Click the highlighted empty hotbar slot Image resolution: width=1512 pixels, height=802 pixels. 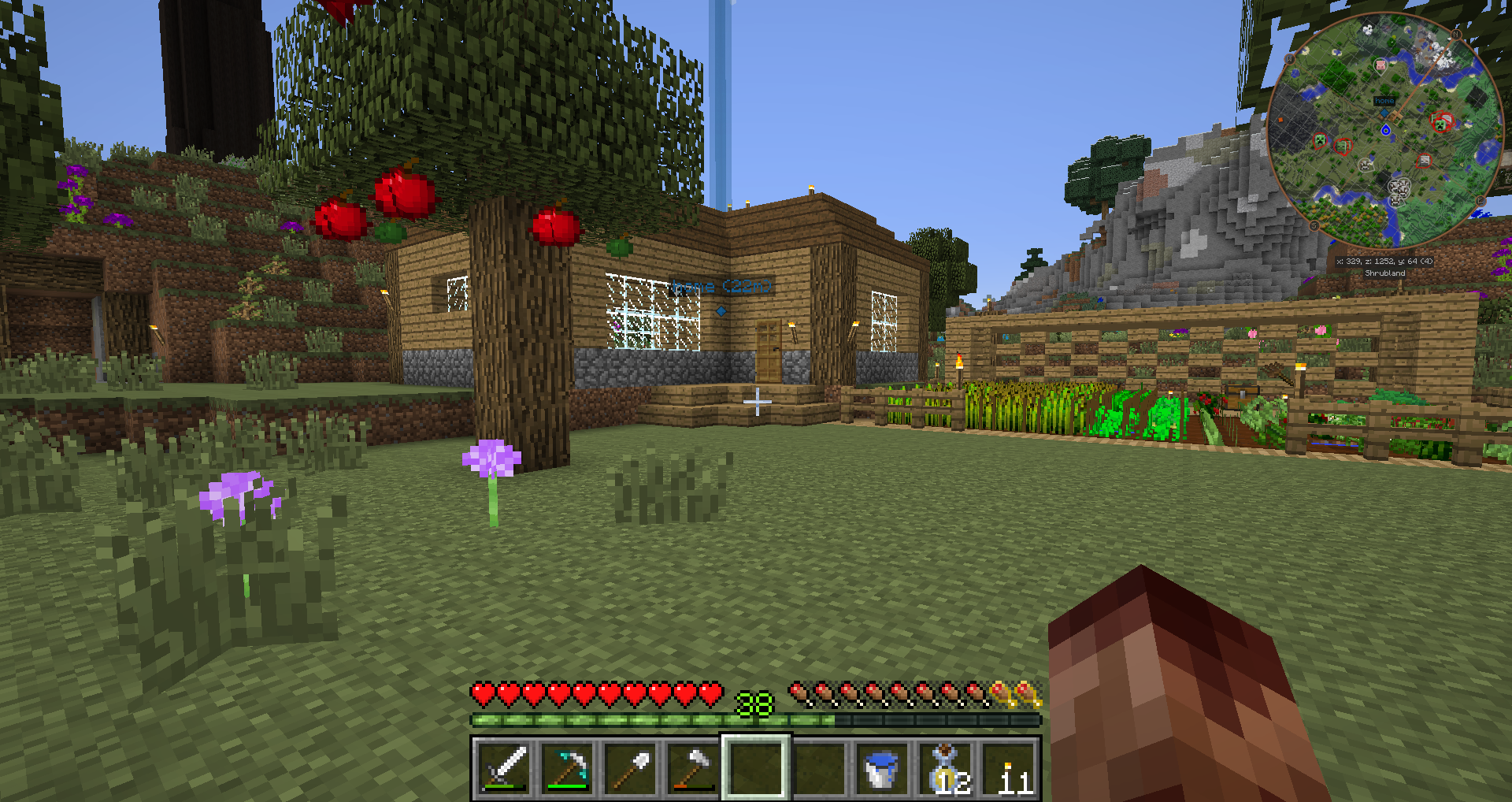click(756, 767)
